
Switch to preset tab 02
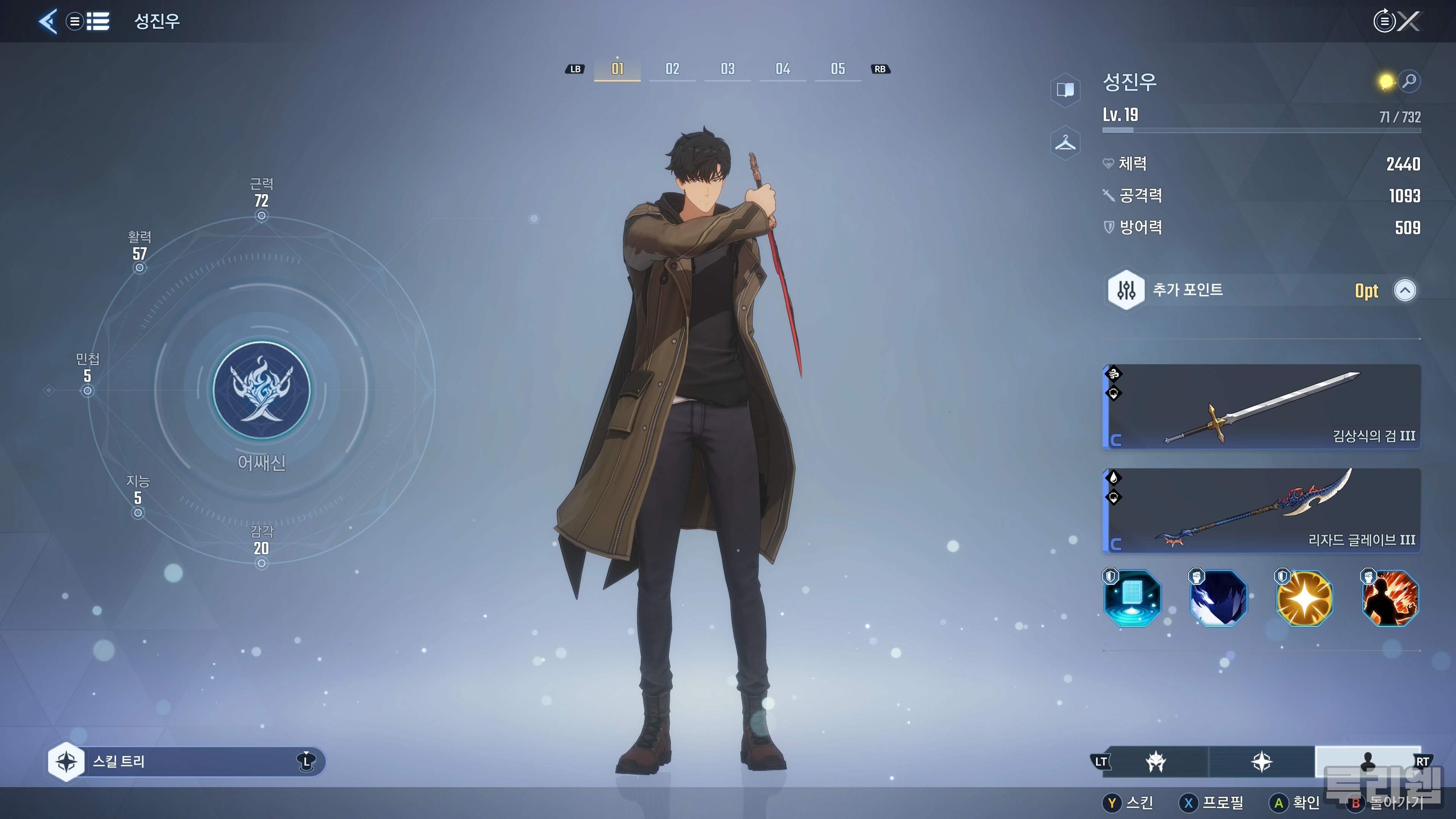coord(672,69)
